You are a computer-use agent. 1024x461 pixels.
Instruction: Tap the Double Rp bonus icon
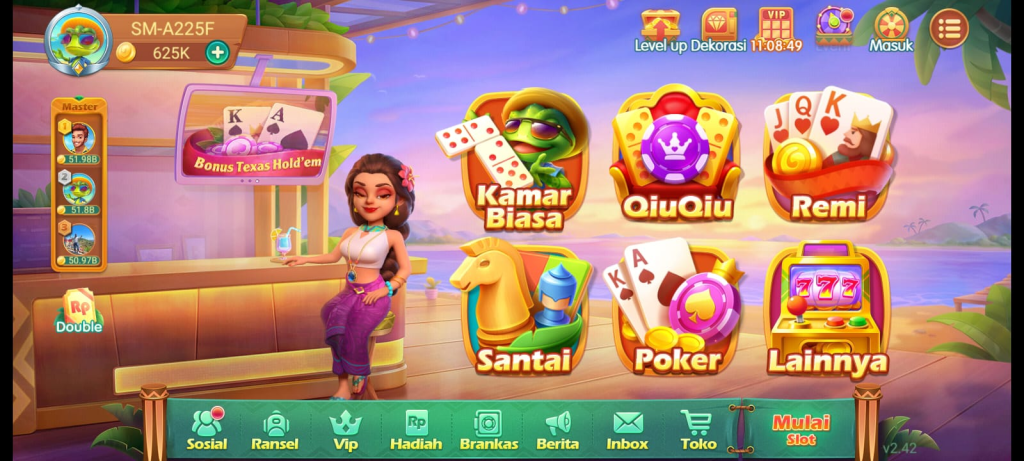(79, 312)
